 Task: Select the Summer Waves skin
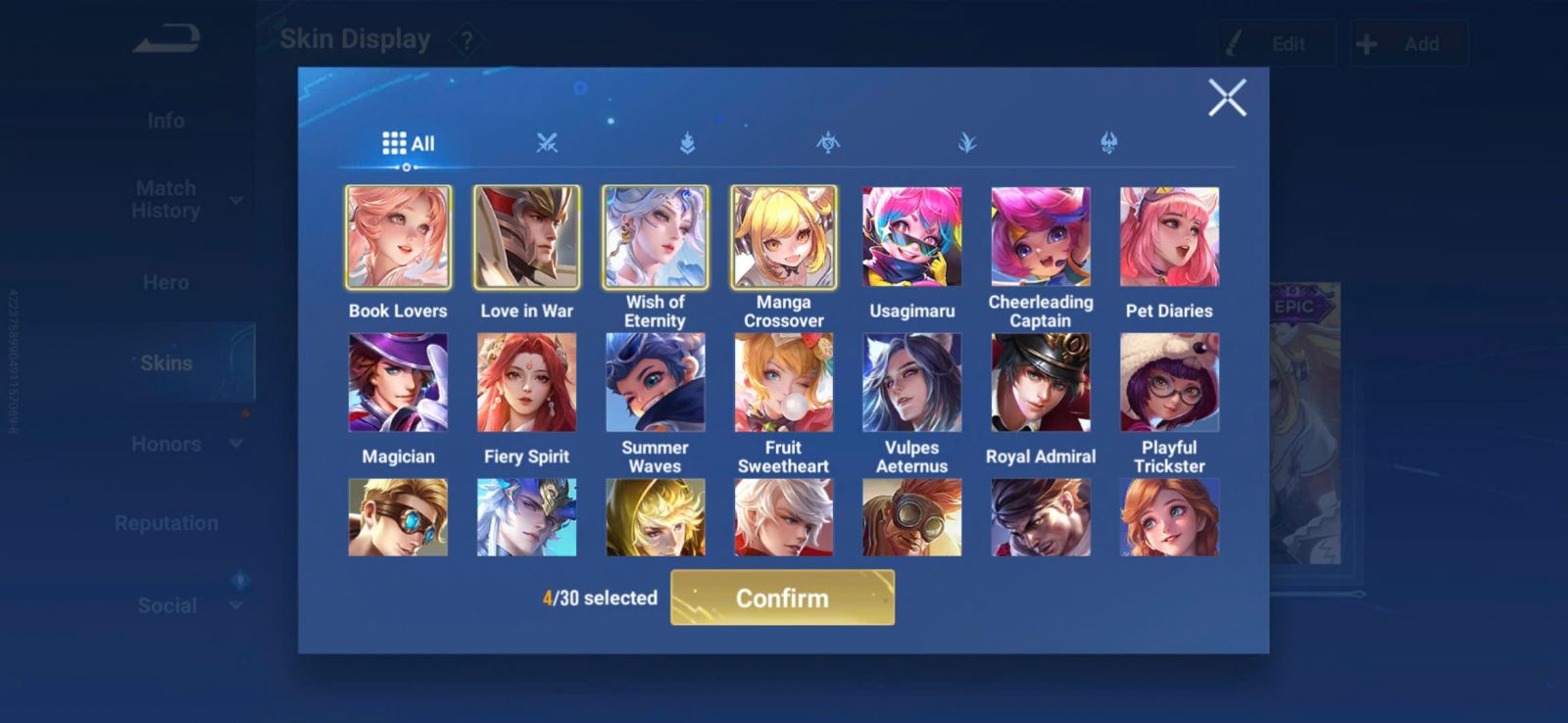pos(655,383)
